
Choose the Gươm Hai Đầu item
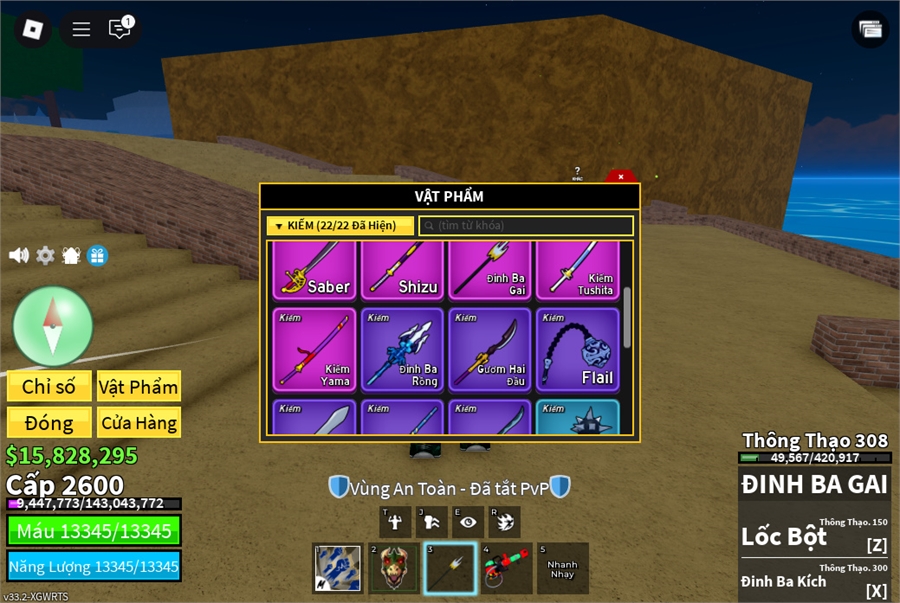(x=490, y=349)
